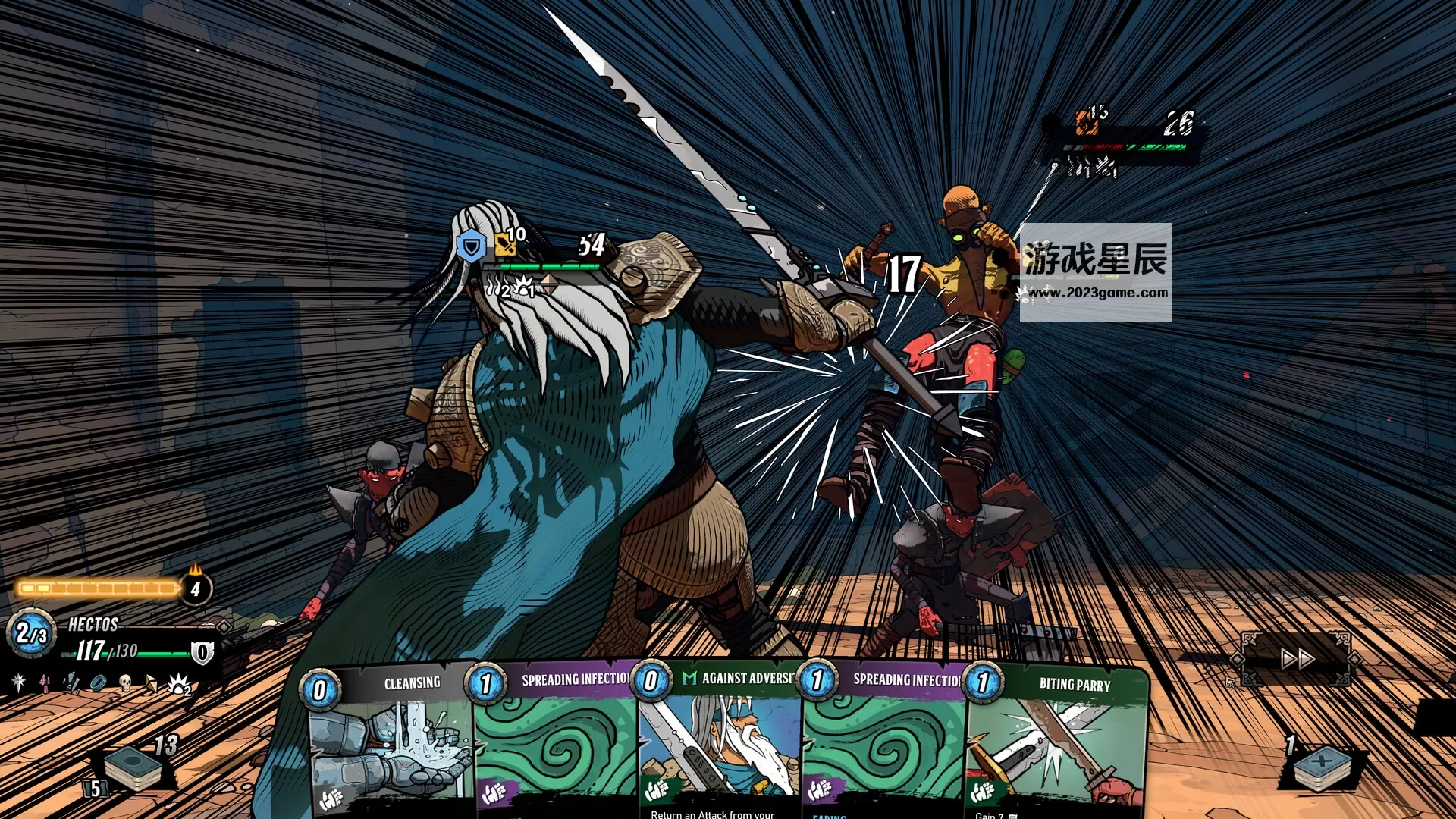This screenshot has width=1456, height=819.
Task: Inspect the blue ring relic icon
Action: click(x=99, y=683)
